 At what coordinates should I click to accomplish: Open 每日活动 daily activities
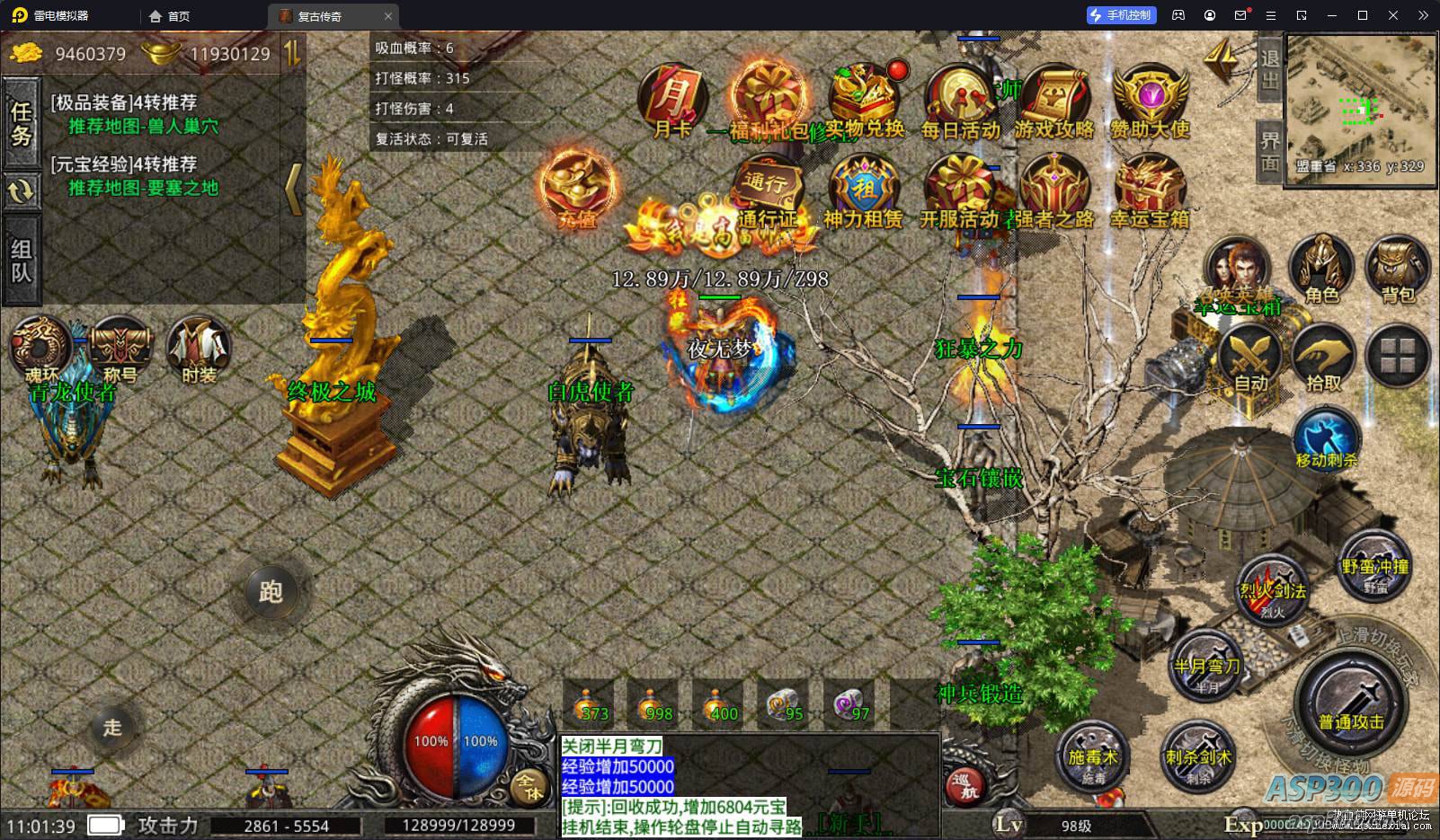tap(959, 101)
